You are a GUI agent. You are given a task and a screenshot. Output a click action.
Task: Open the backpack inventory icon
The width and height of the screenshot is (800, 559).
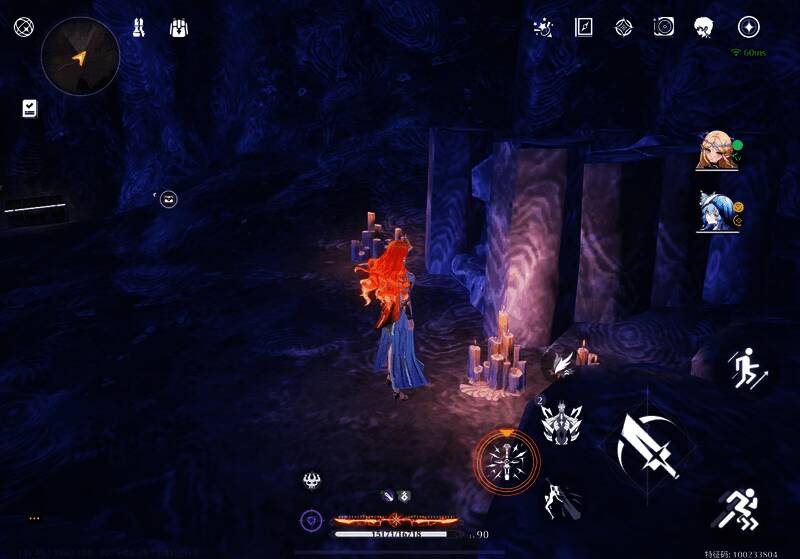[x=180, y=27]
